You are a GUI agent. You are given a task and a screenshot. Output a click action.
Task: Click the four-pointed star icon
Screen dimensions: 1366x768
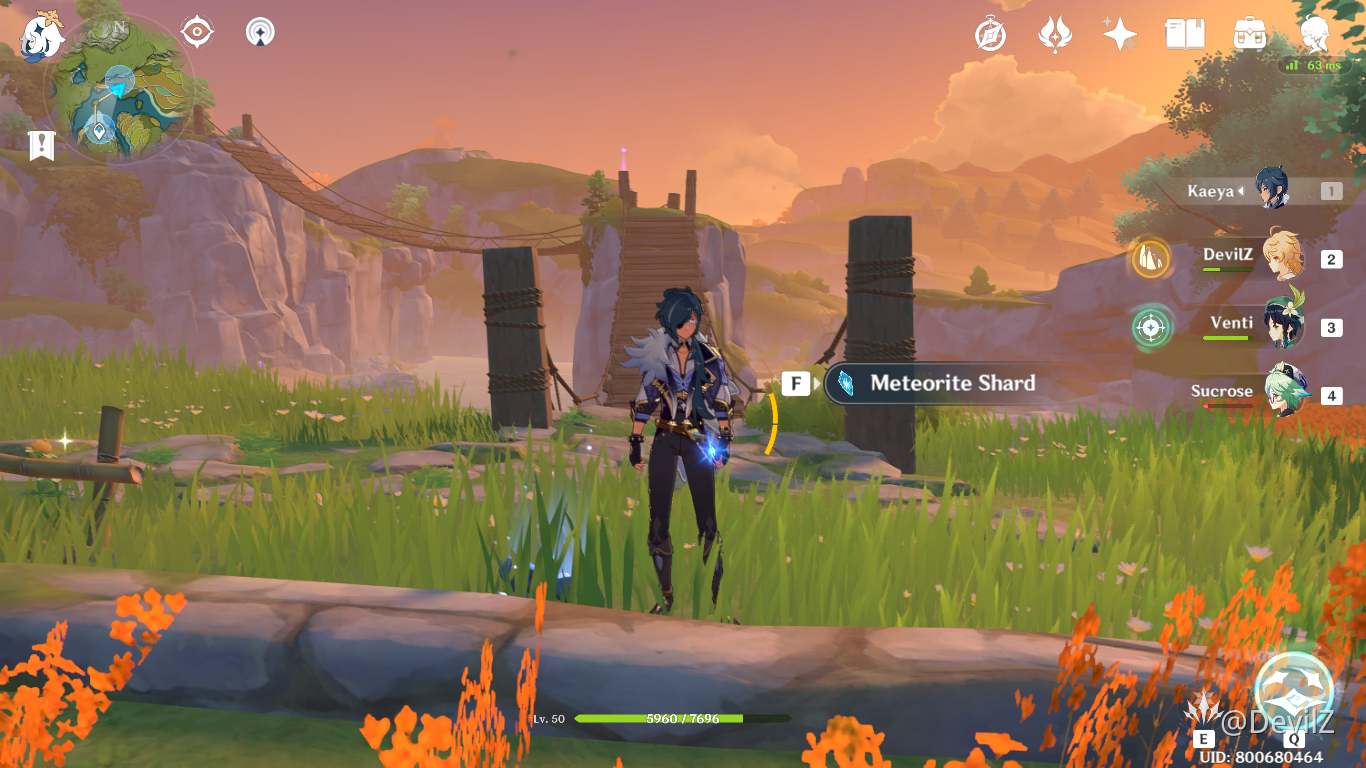tap(1119, 35)
